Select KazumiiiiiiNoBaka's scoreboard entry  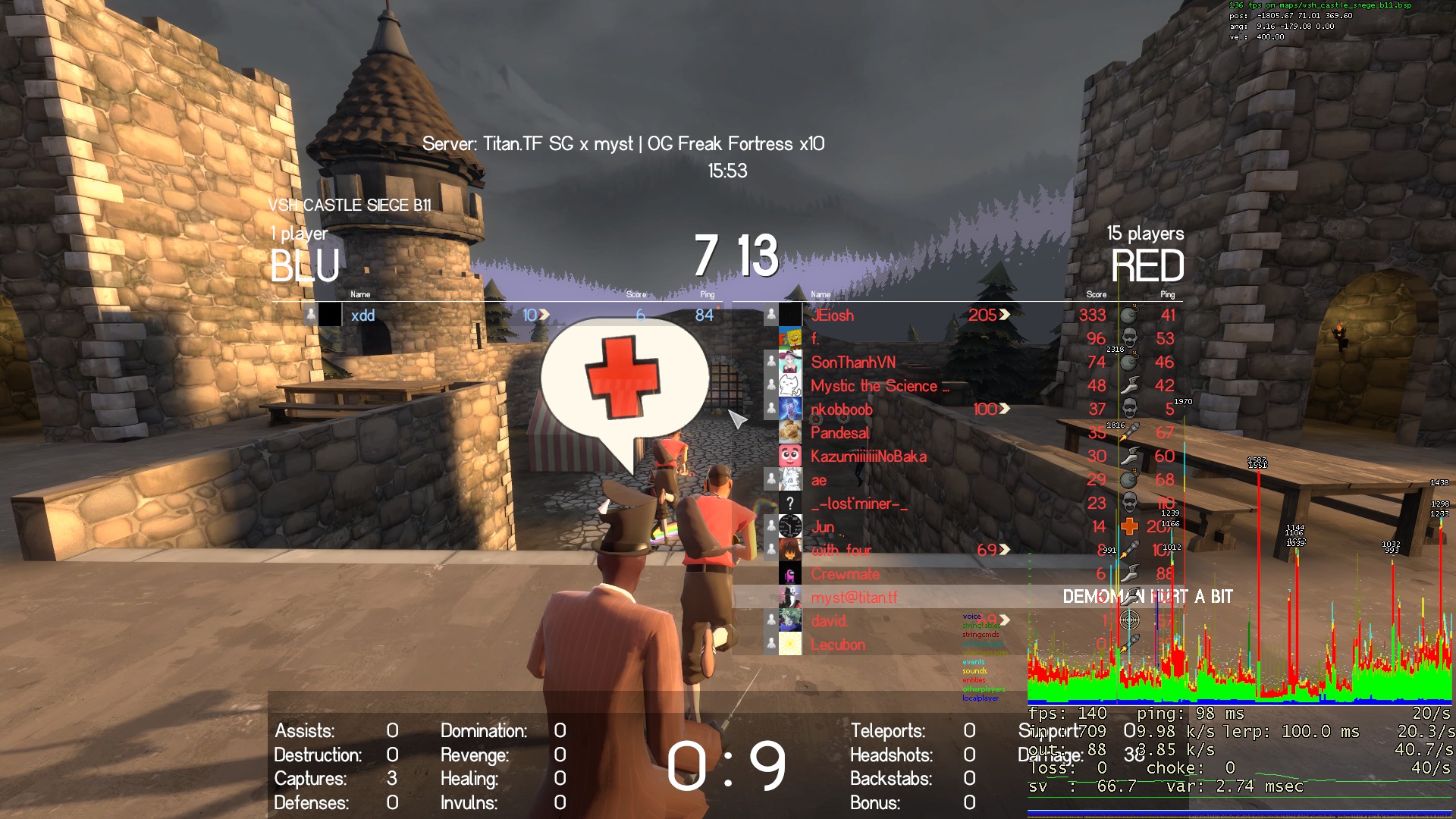coord(868,457)
